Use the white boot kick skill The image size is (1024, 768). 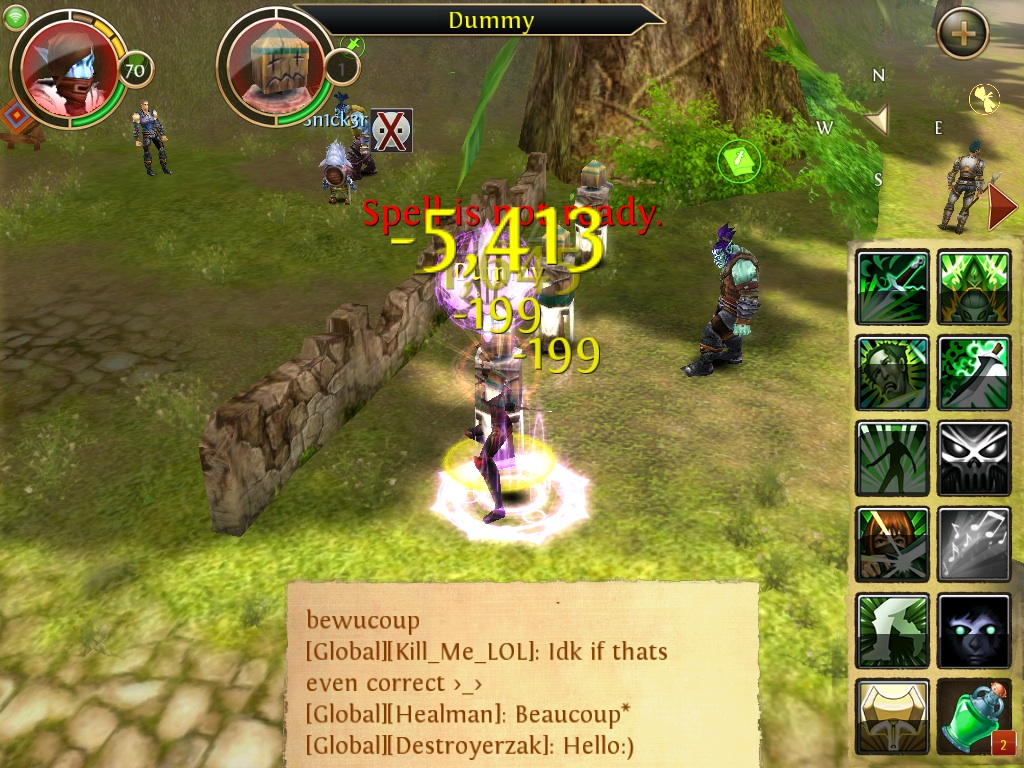893,631
